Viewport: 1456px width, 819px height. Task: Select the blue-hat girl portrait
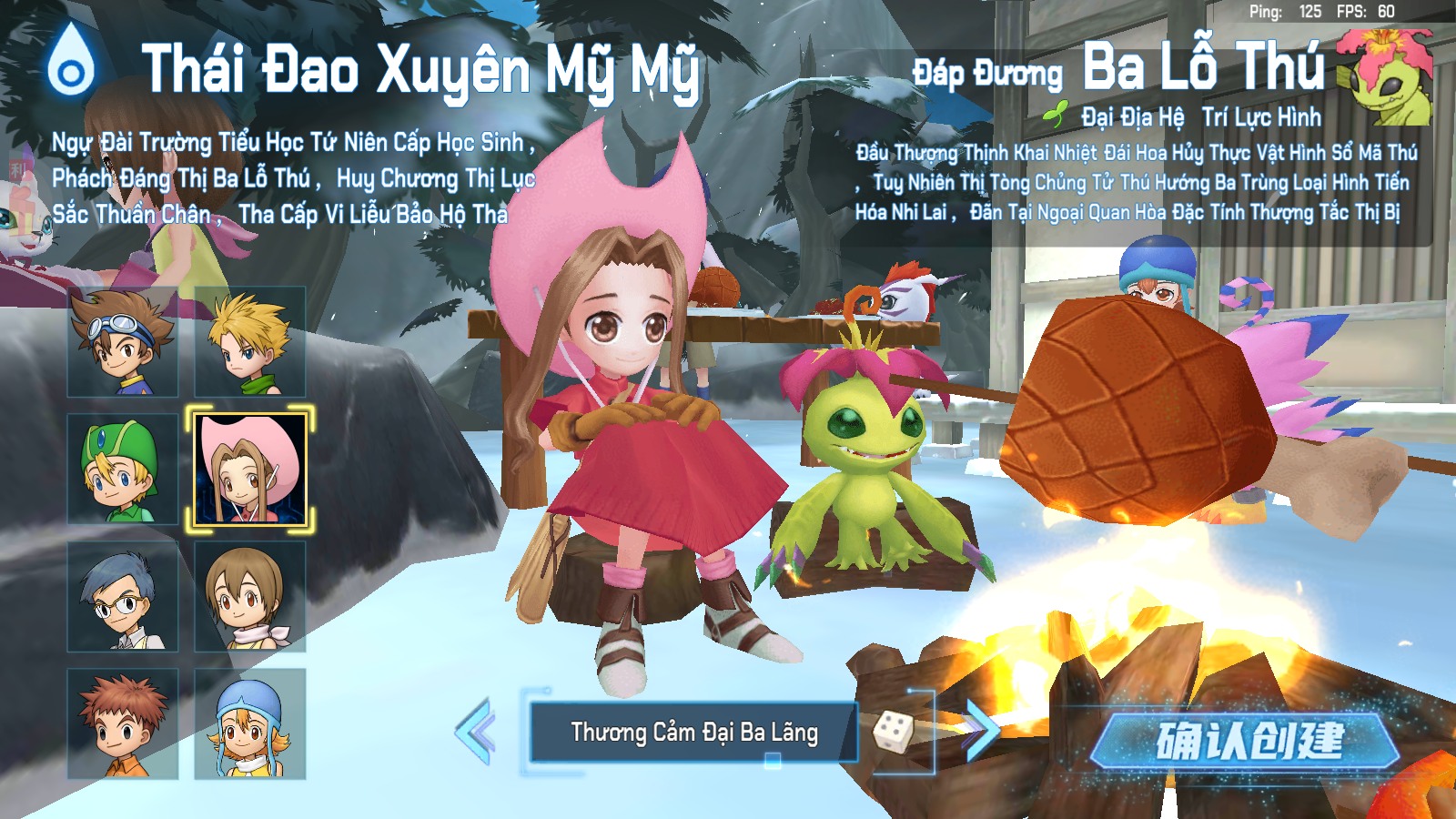point(248,725)
